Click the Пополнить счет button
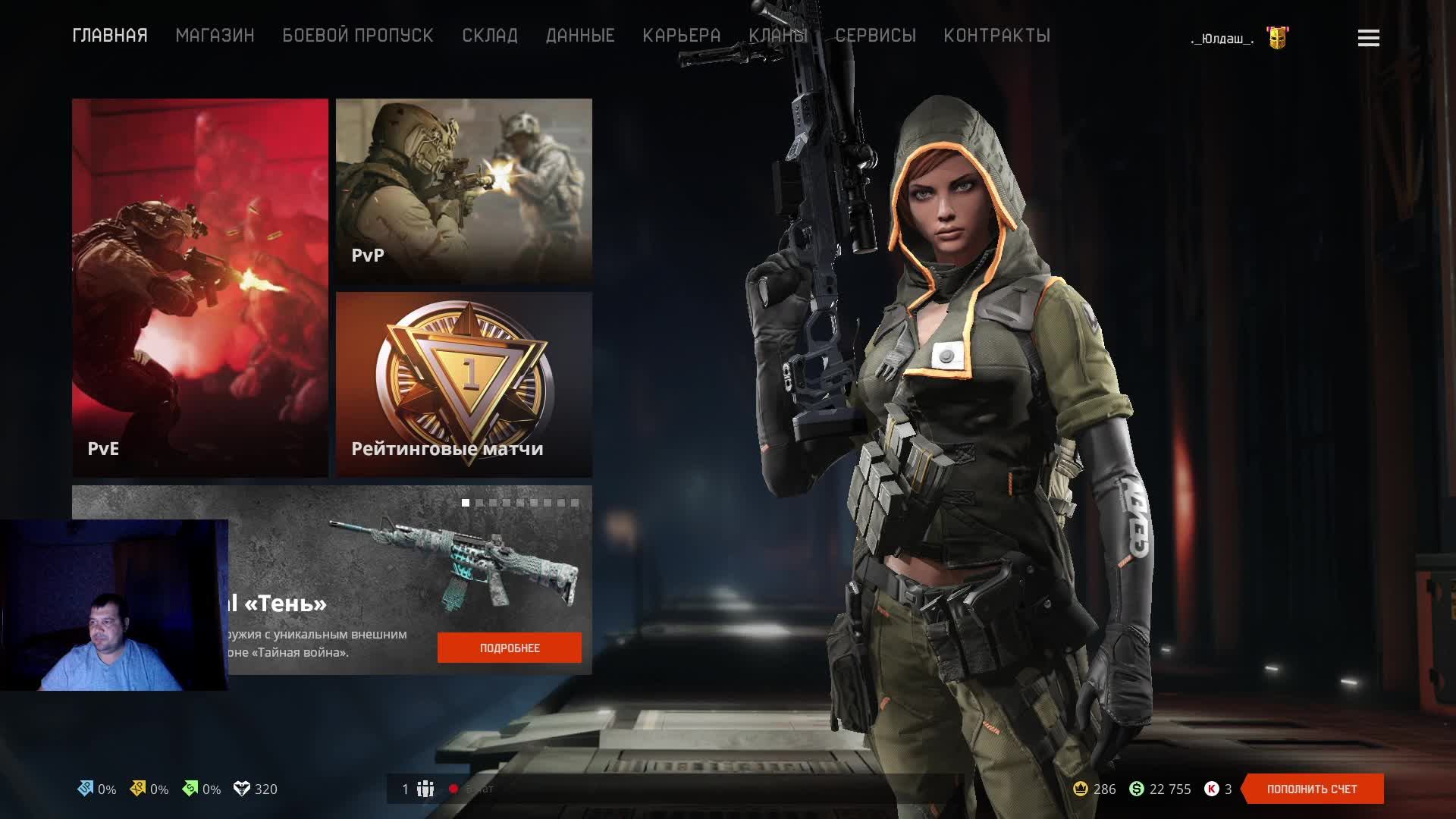1456x819 pixels. pyautogui.click(x=1312, y=789)
